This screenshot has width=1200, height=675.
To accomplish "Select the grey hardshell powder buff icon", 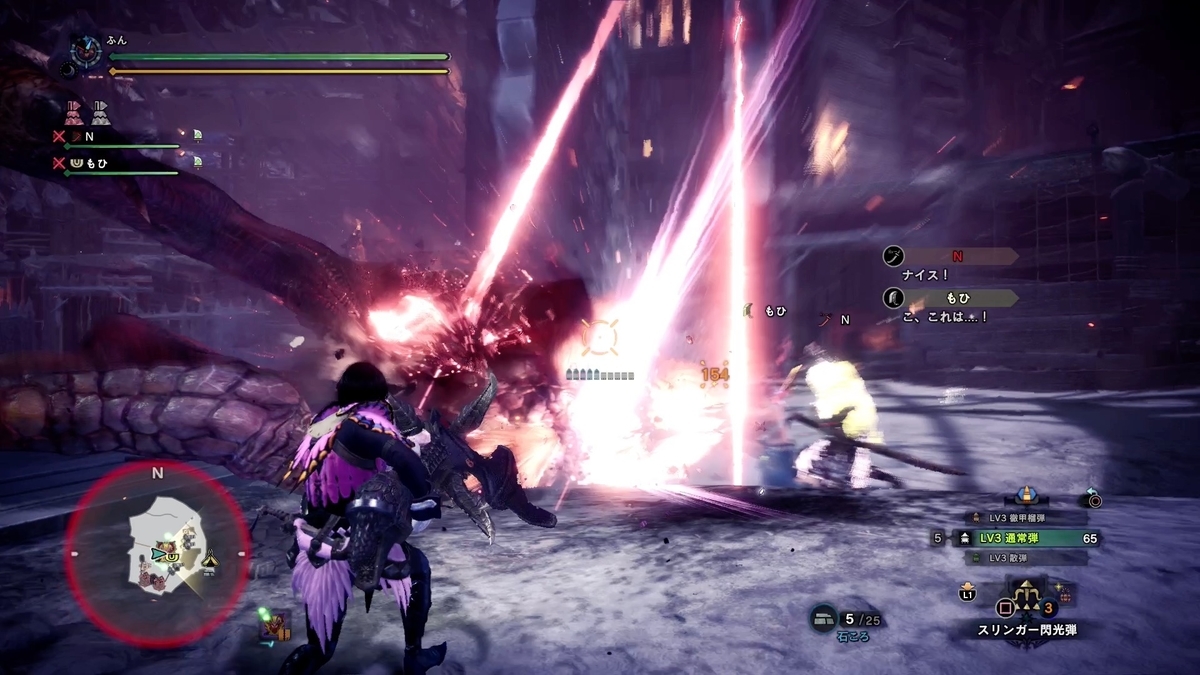I will [x=100, y=111].
